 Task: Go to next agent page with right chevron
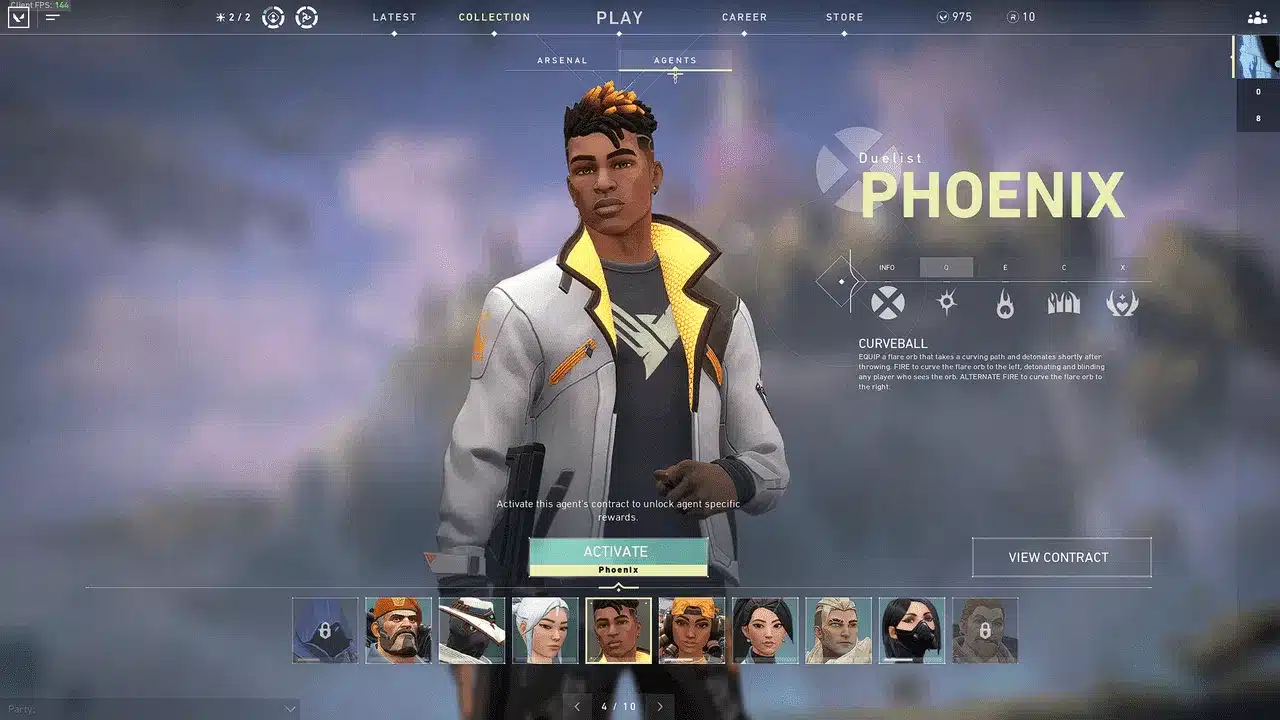[660, 706]
